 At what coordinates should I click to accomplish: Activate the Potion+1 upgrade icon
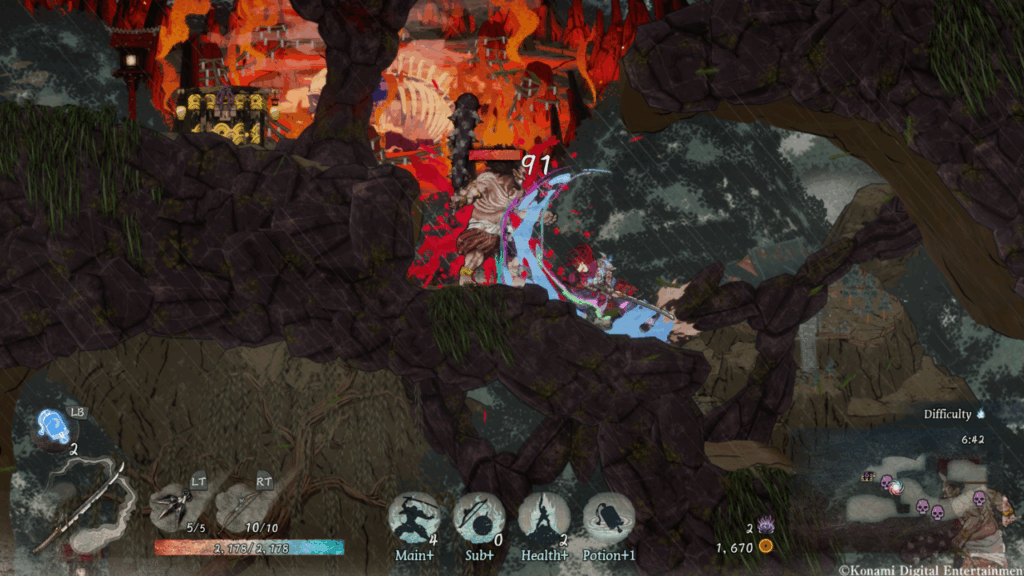point(608,518)
